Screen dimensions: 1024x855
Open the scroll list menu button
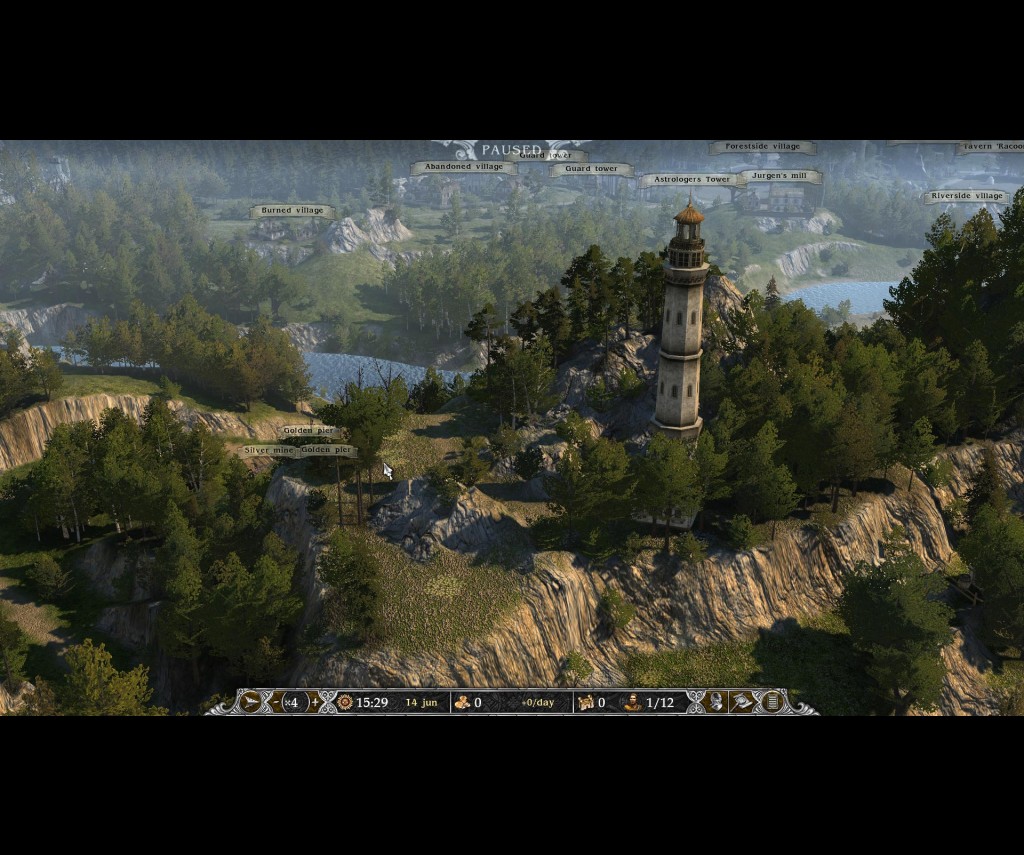coord(771,702)
